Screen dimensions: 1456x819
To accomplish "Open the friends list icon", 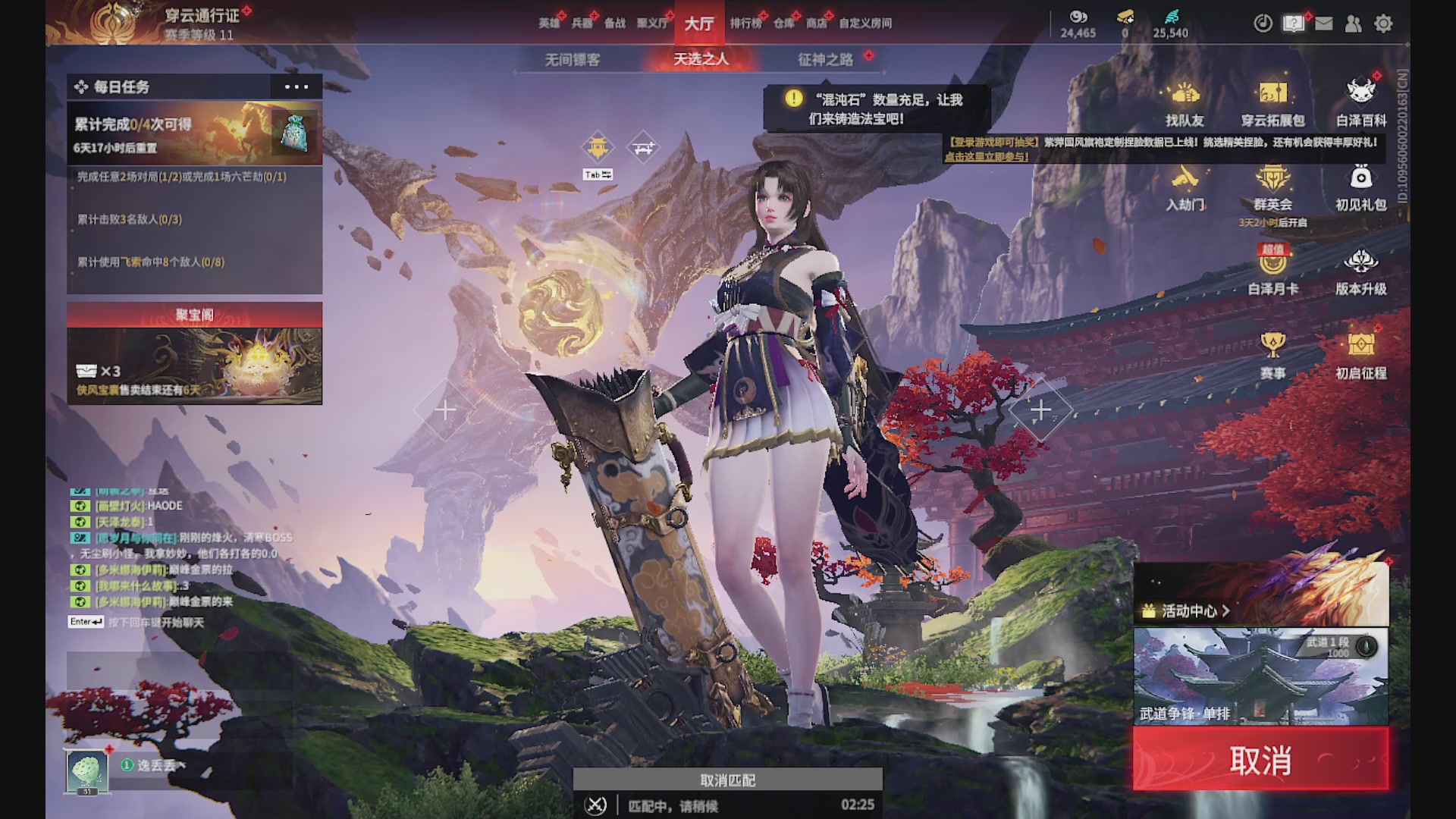I will tap(1354, 24).
